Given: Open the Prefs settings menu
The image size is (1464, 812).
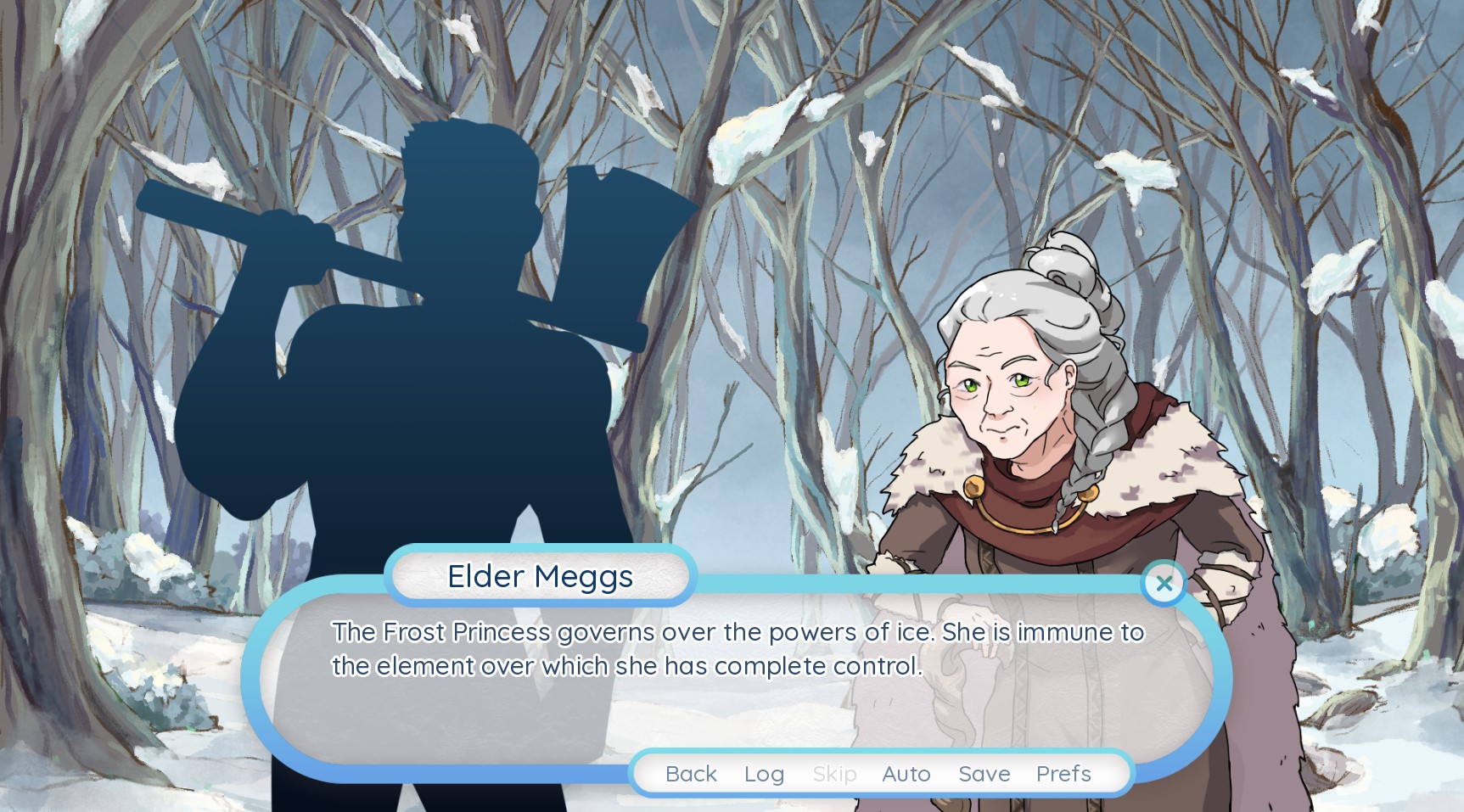Looking at the screenshot, I should click(1063, 773).
